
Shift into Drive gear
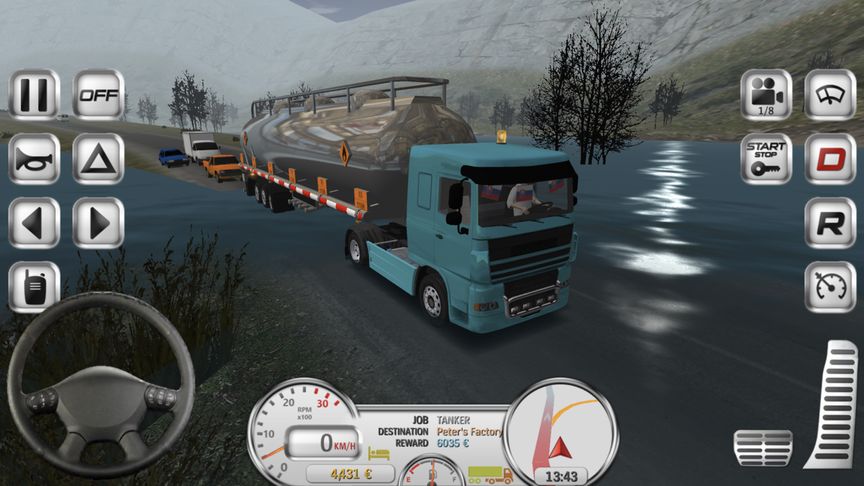tap(830, 158)
